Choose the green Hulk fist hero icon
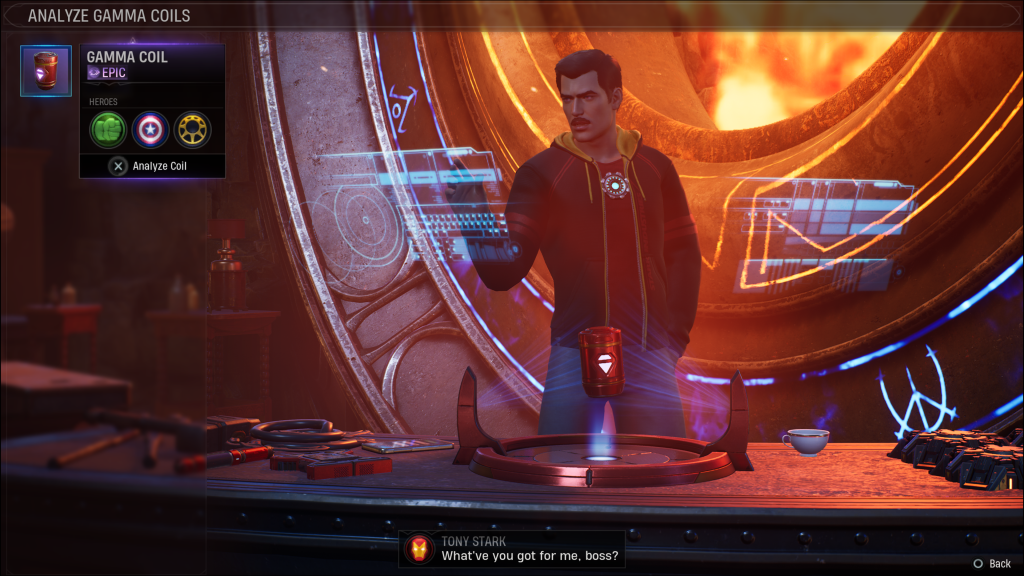Image resolution: width=1024 pixels, height=576 pixels. [109, 129]
